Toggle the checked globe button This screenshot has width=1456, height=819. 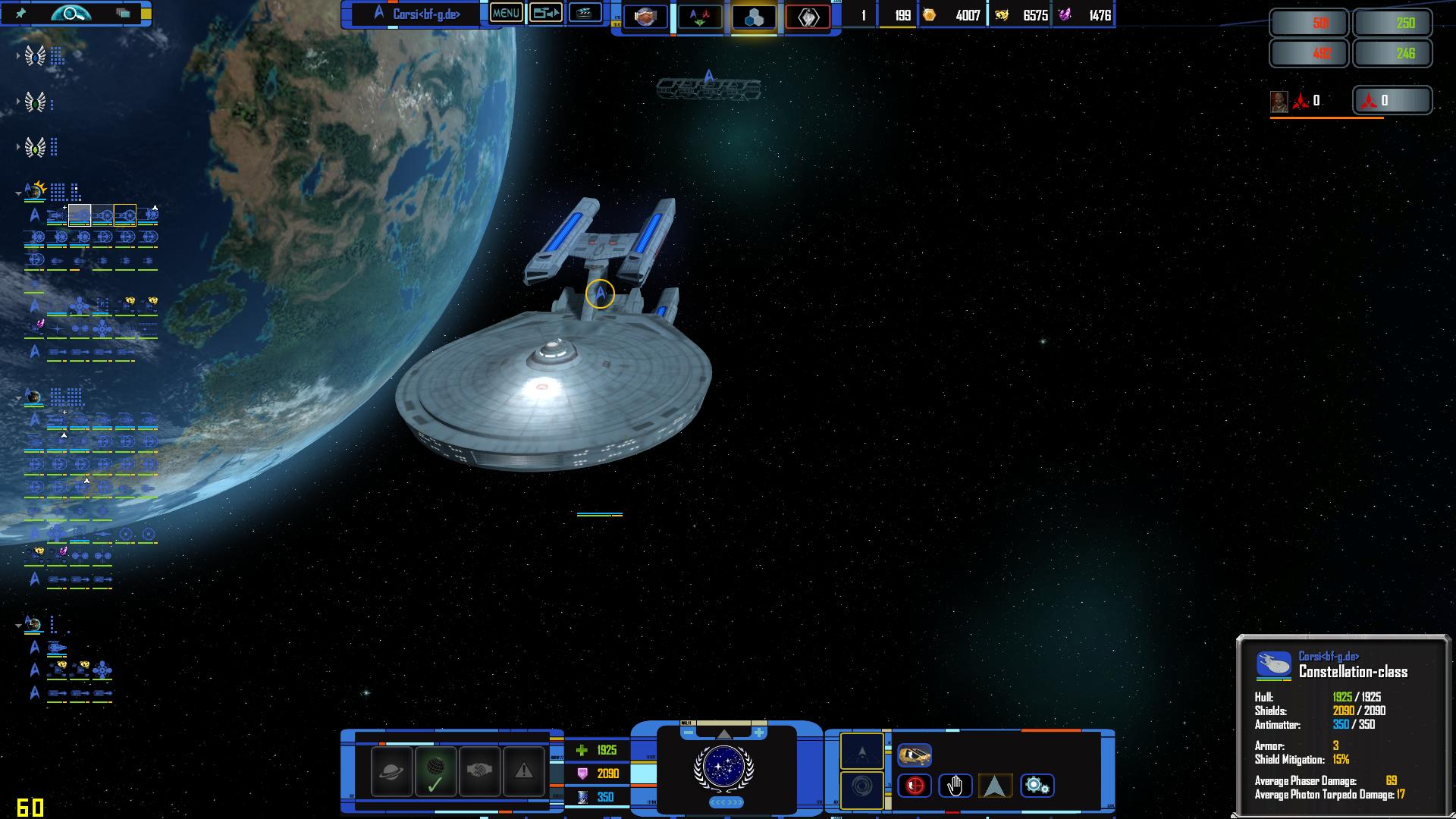point(435,771)
